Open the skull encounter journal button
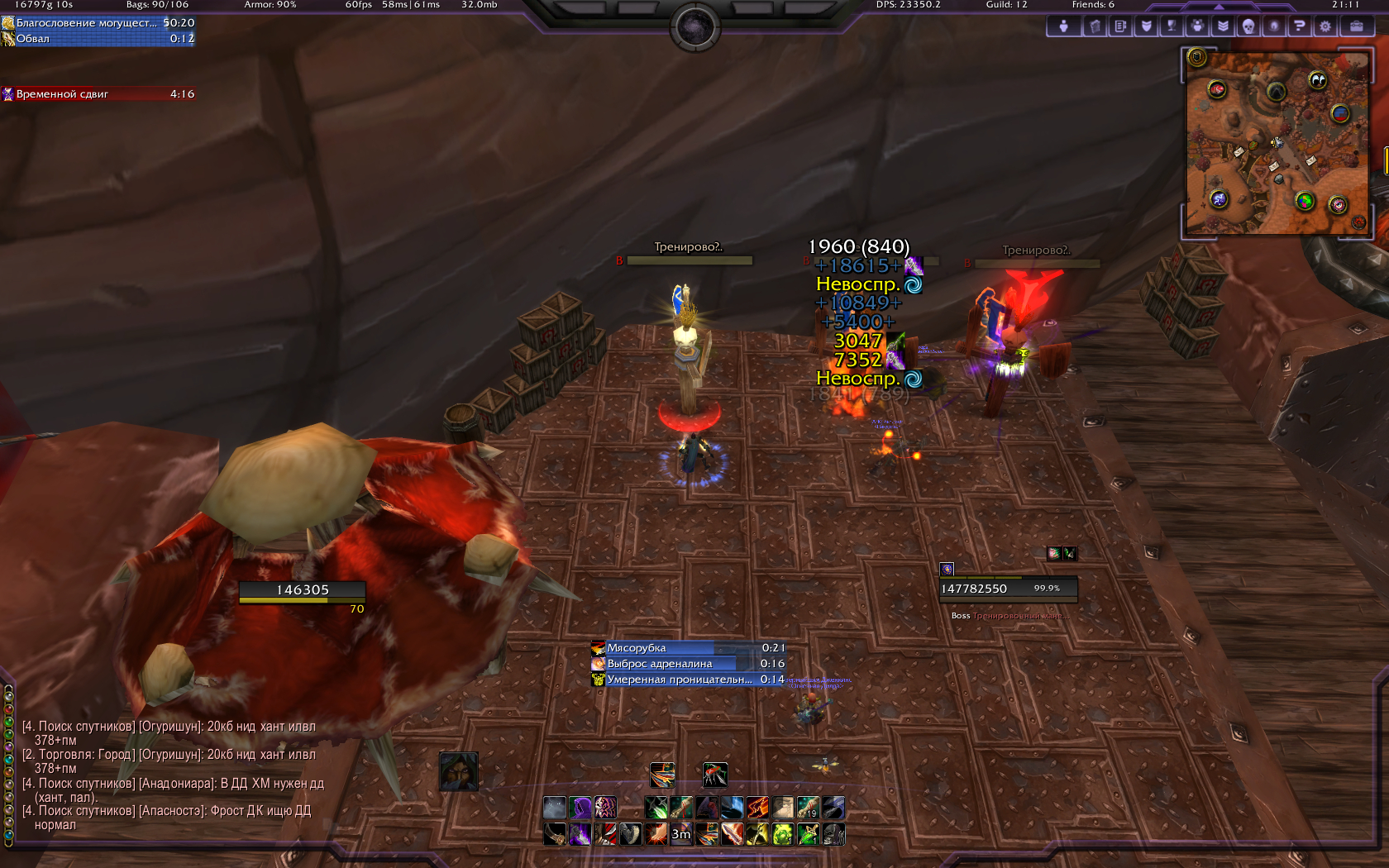Screen dimensions: 1389x868 1248,26
